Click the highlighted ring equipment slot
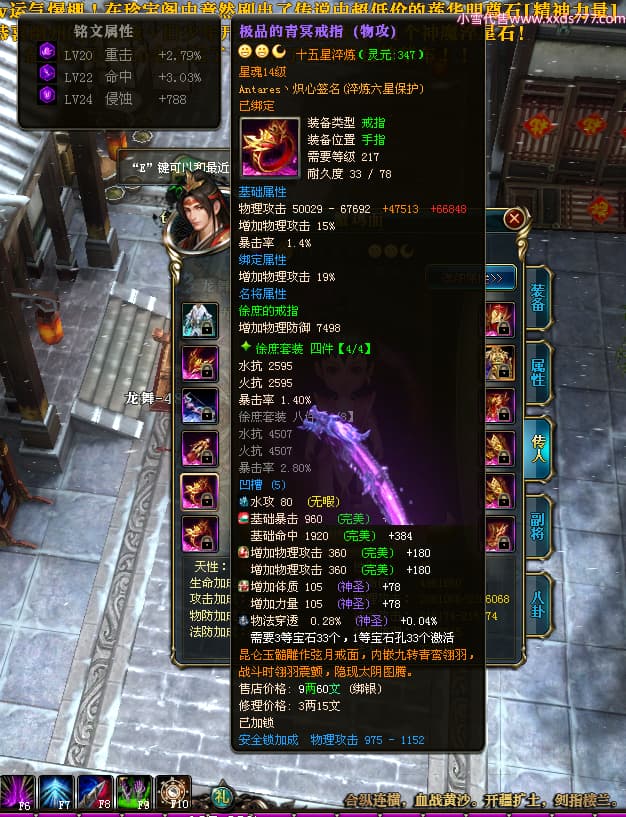The height and width of the screenshot is (817, 626). (x=200, y=491)
